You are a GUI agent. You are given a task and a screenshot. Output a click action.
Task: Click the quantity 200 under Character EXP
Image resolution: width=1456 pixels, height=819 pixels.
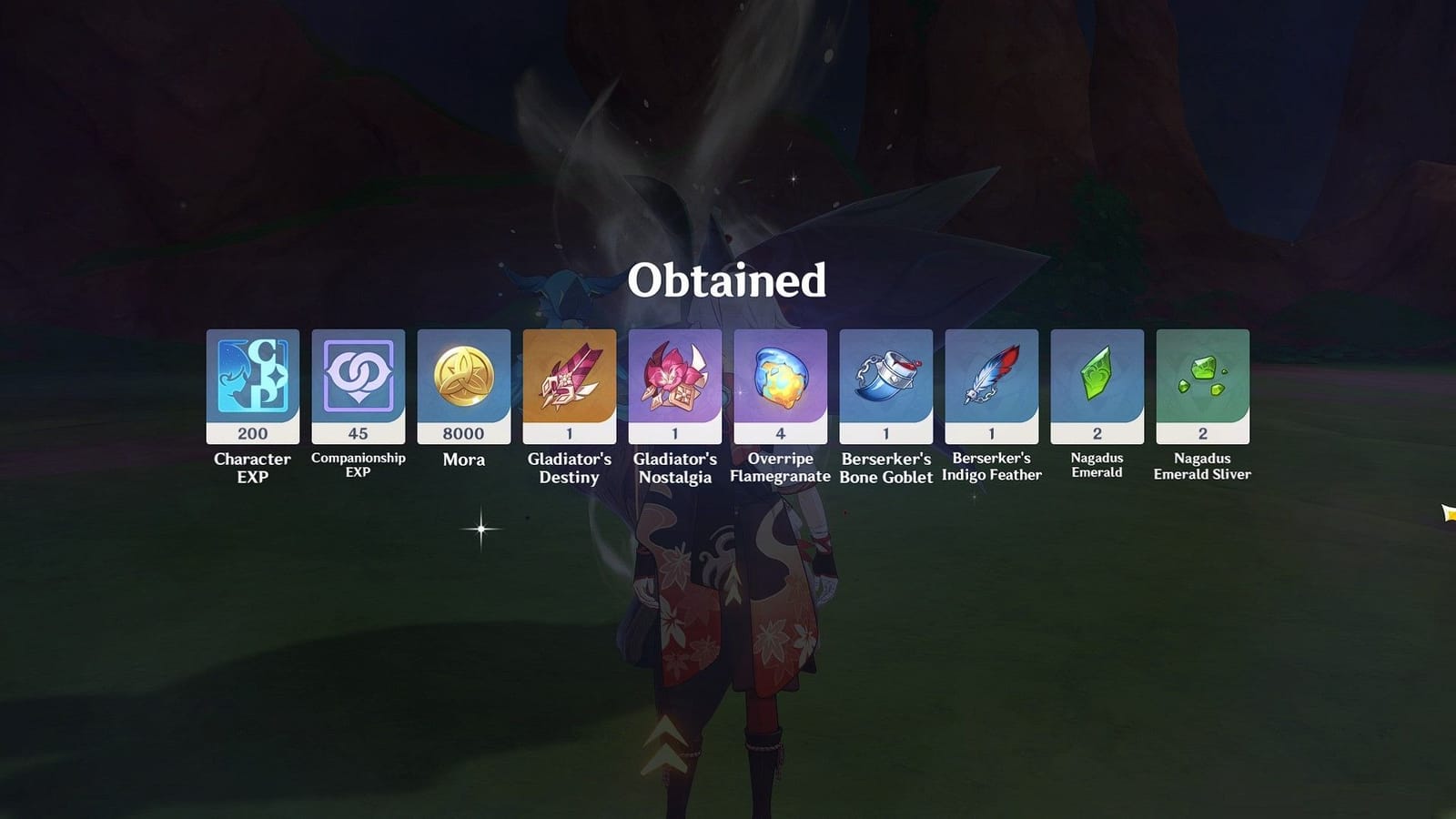coord(252,434)
